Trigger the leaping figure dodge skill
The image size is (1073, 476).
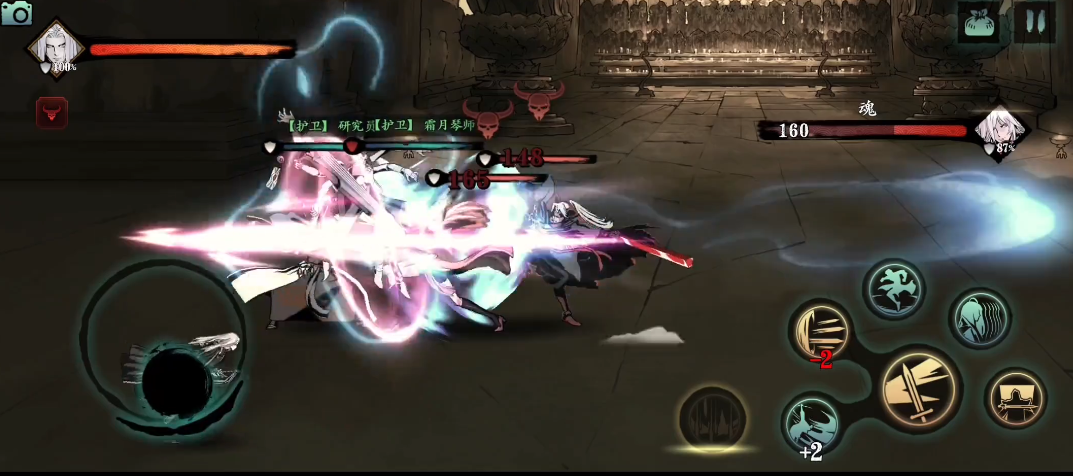click(893, 289)
